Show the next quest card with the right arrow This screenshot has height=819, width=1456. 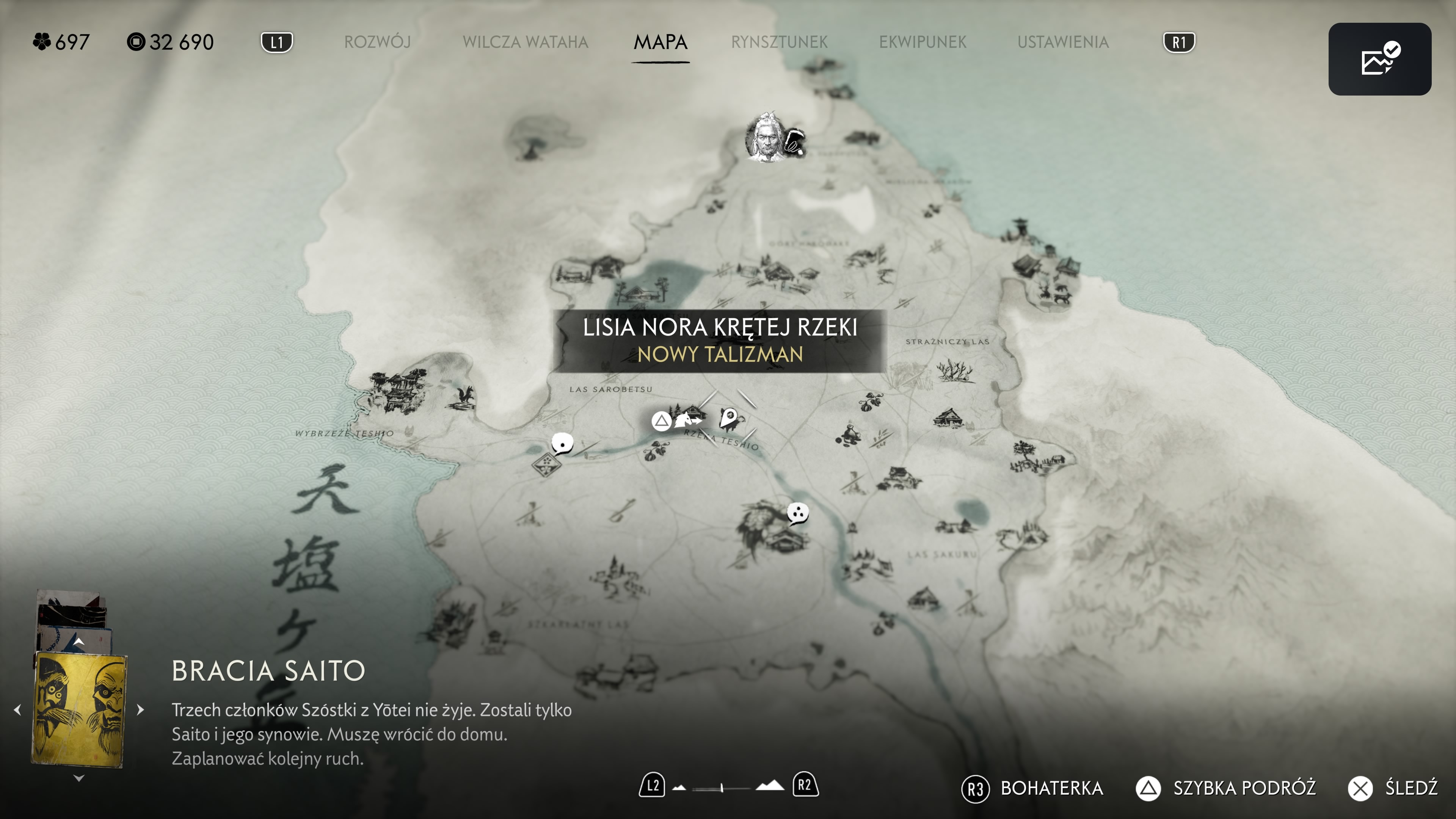click(x=140, y=709)
